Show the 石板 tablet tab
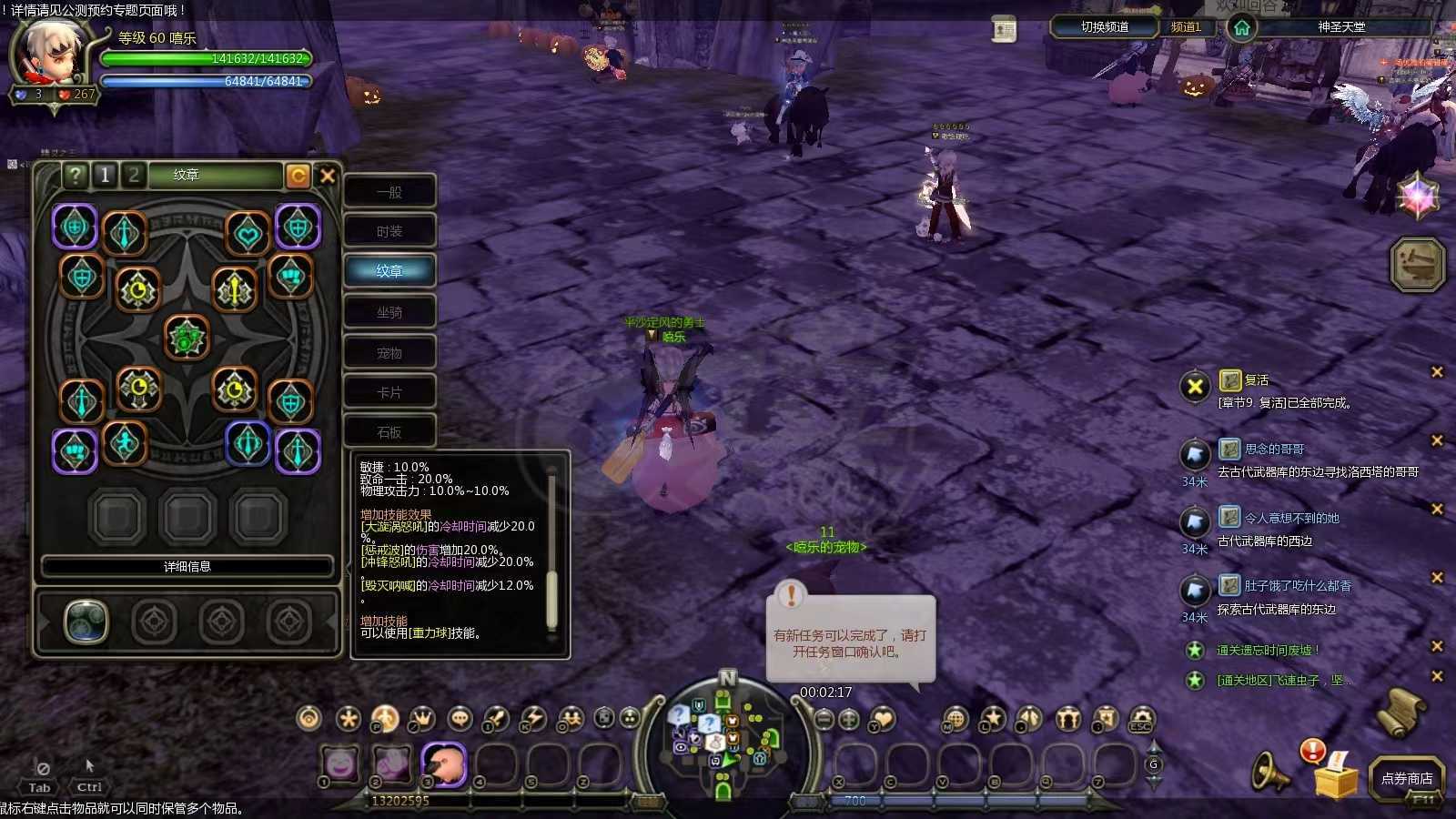This screenshot has height=819, width=1456. [x=389, y=432]
